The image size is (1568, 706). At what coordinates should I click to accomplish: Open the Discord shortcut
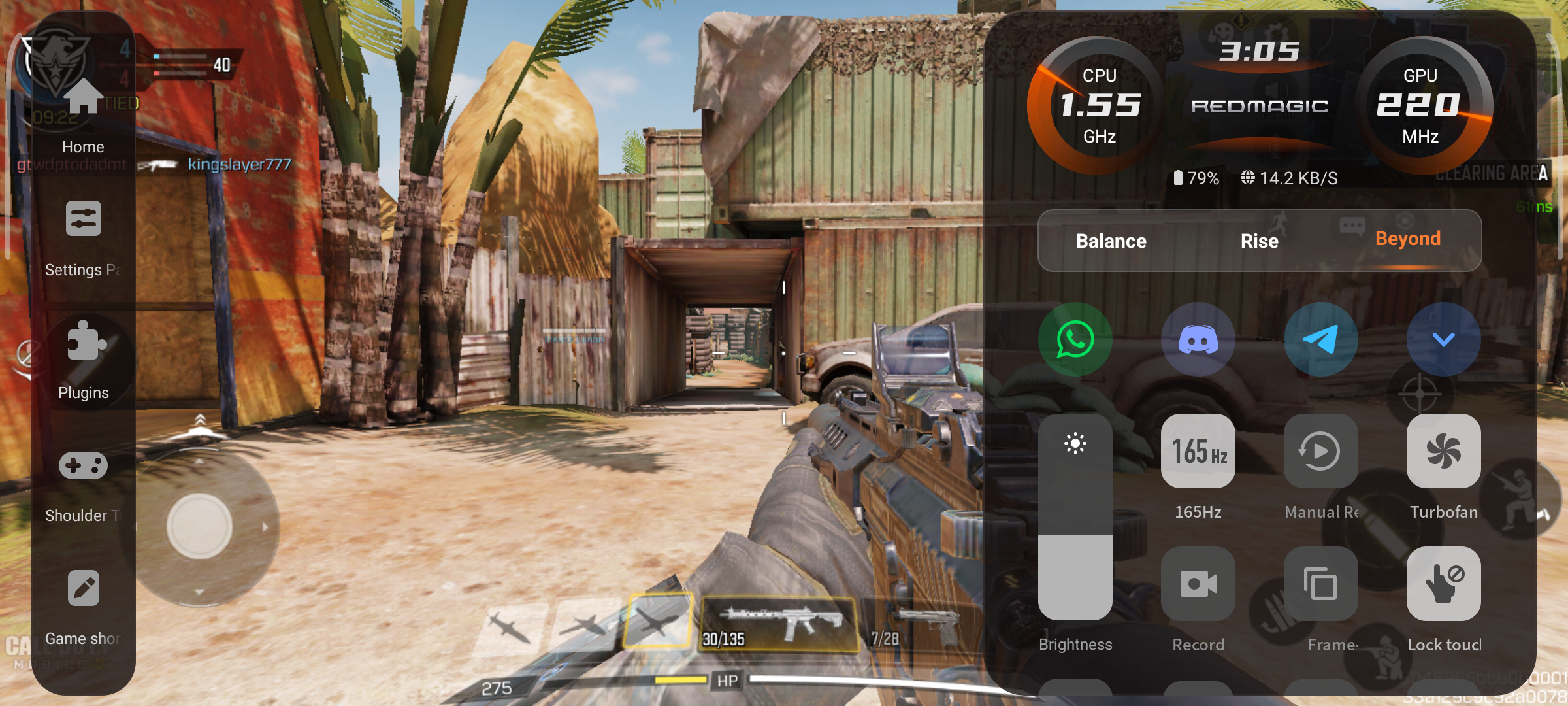[x=1198, y=339]
